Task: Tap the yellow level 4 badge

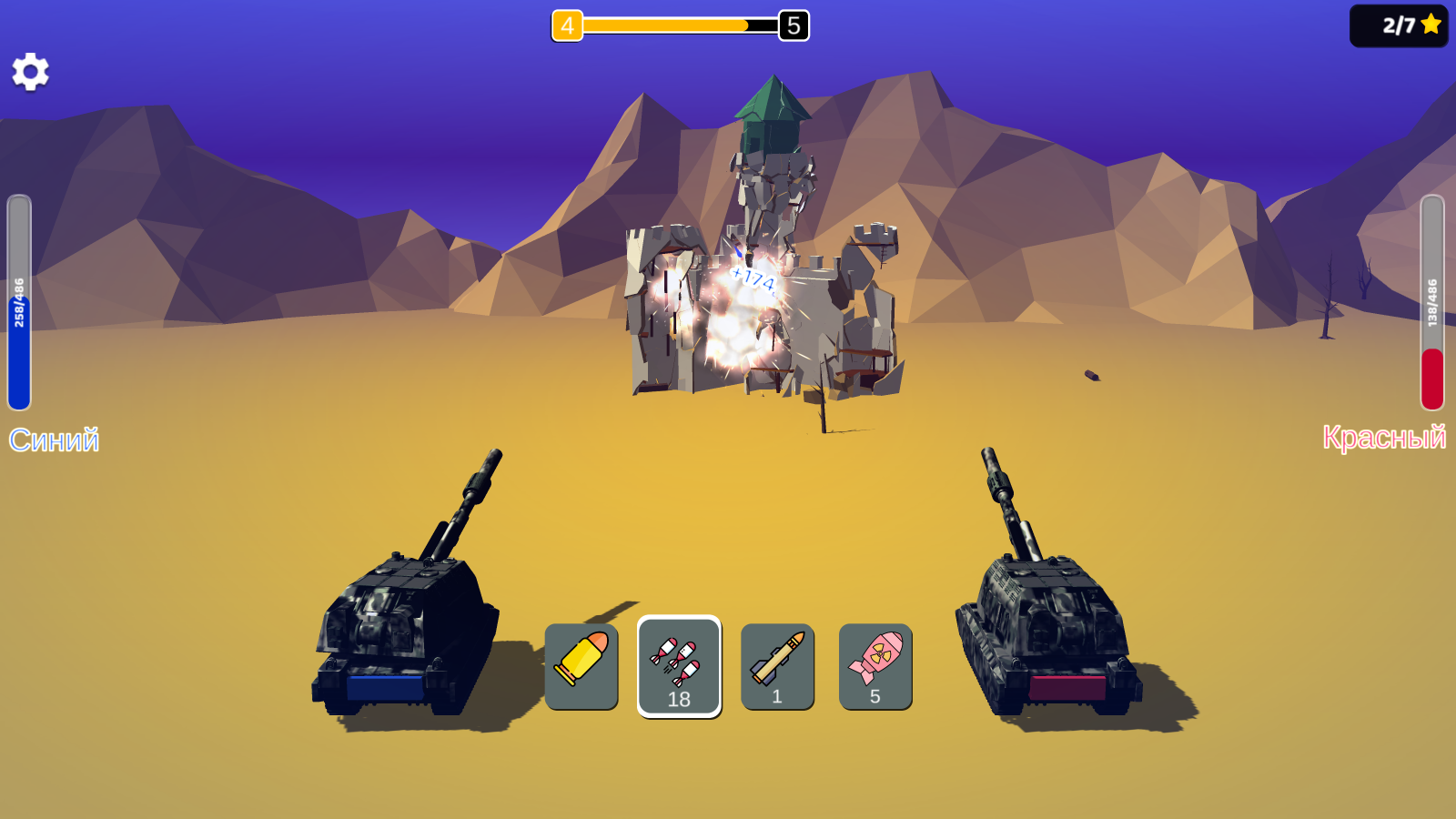Action: (568, 26)
